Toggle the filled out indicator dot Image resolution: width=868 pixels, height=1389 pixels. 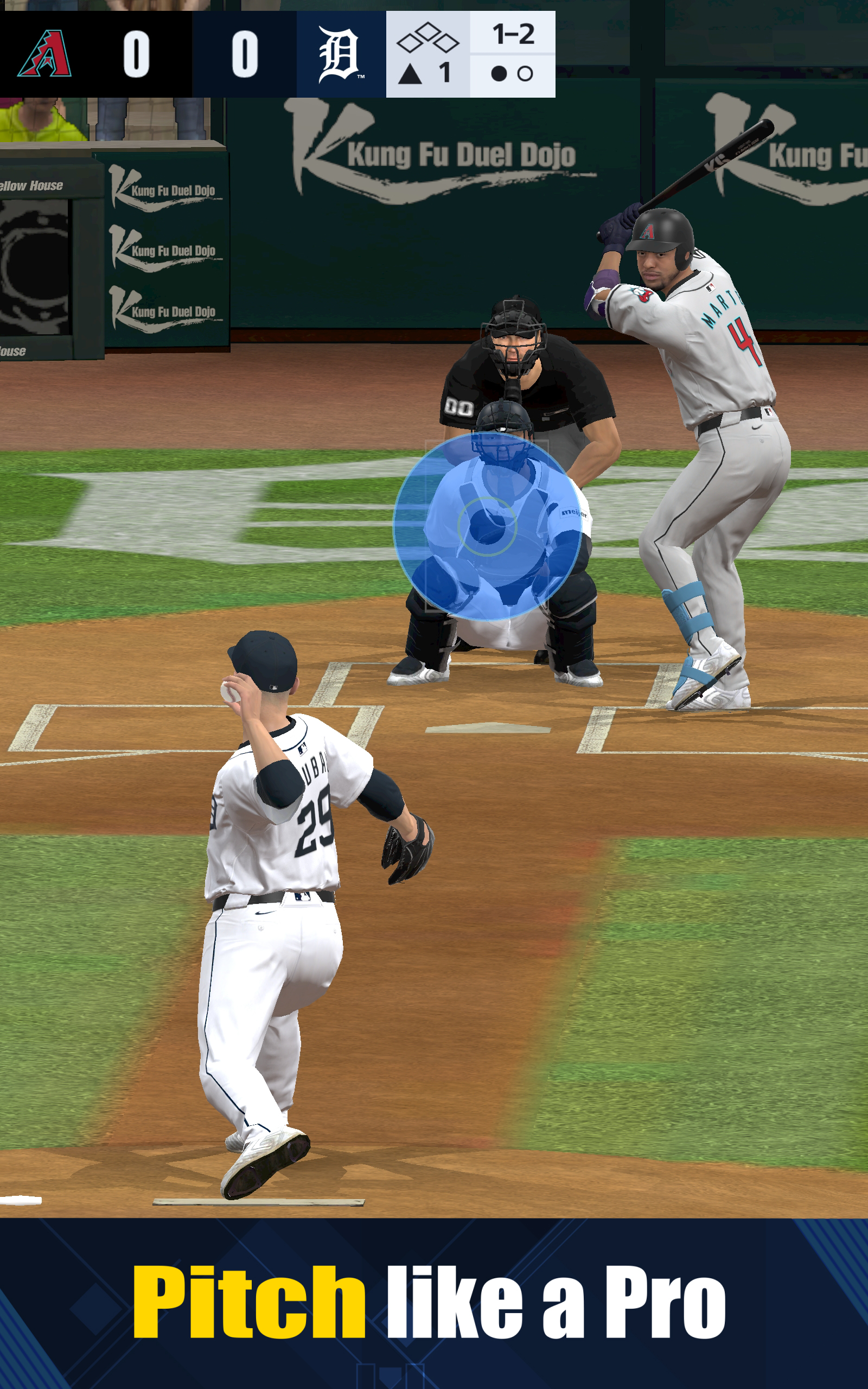pos(499,73)
